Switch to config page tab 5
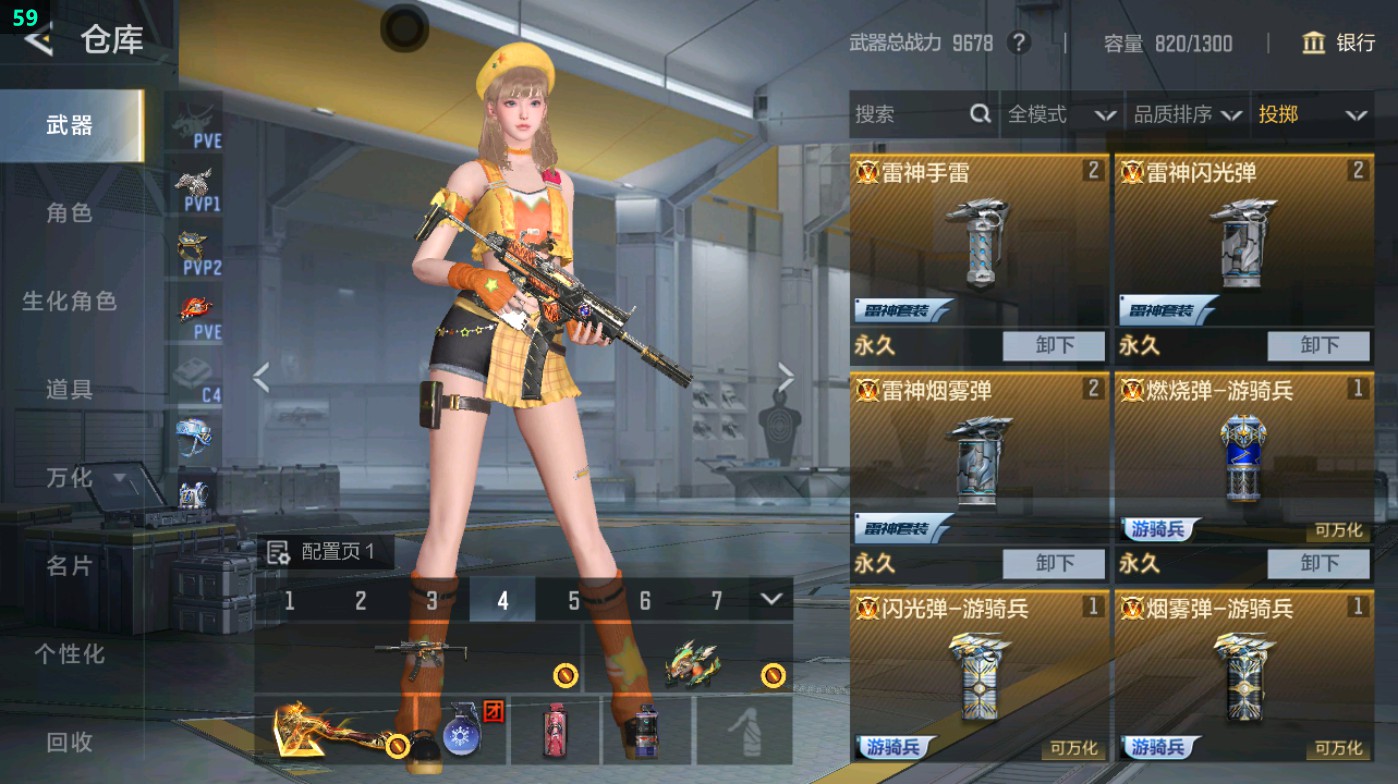This screenshot has height=784, width=1398. 573,601
